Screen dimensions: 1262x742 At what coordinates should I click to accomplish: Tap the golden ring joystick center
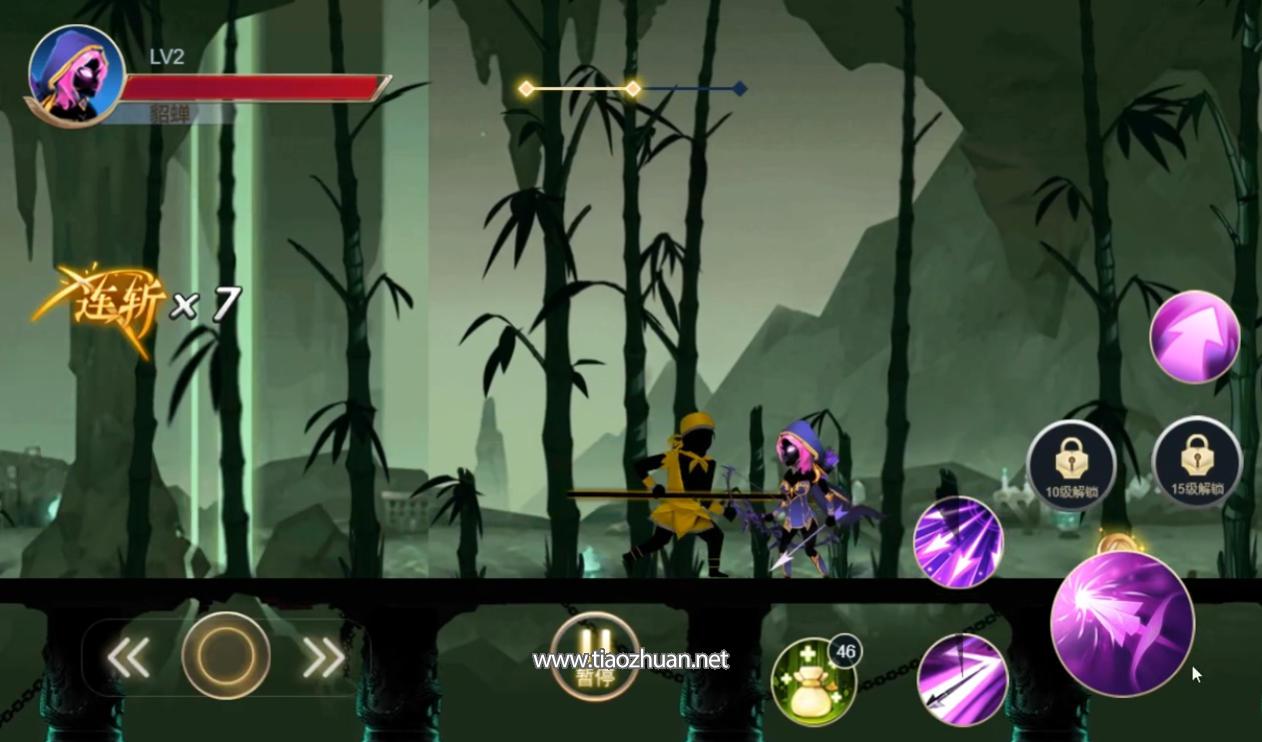click(x=225, y=656)
